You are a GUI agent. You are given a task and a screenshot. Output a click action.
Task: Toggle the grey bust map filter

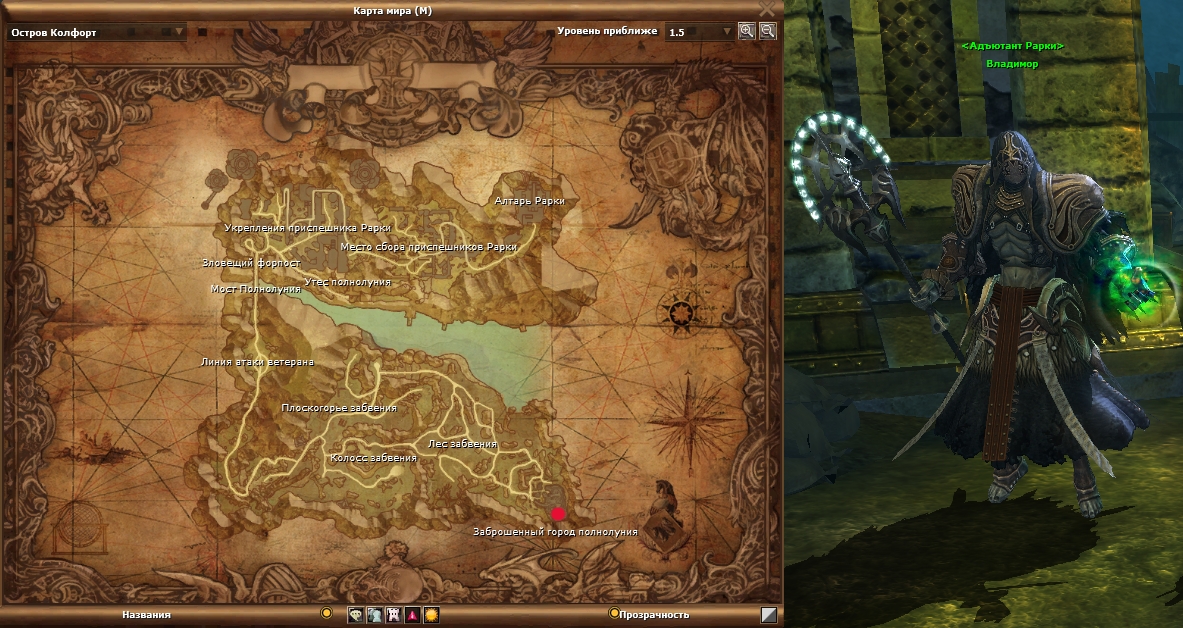coord(374,615)
